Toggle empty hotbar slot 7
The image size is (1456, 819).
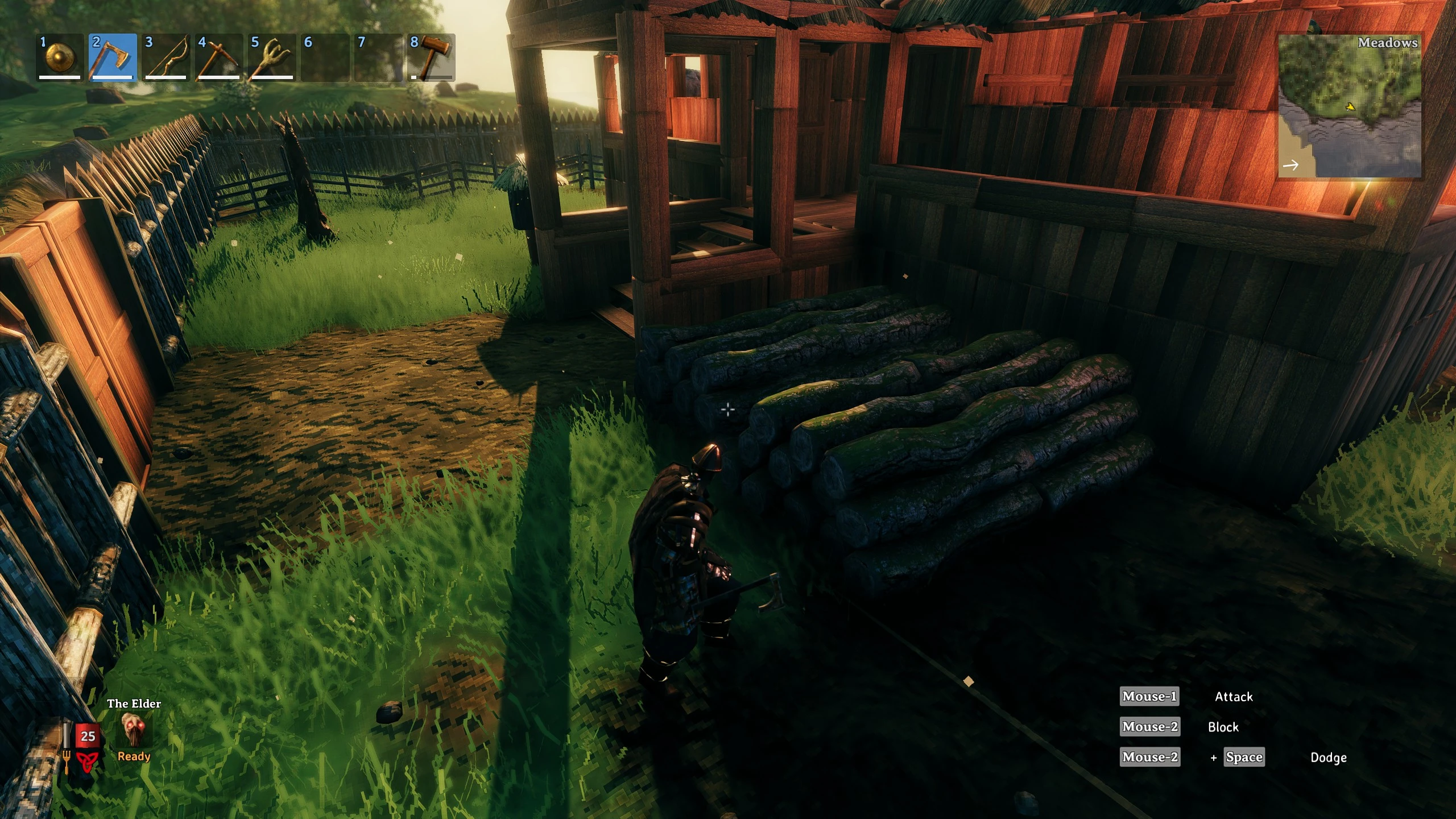377,57
